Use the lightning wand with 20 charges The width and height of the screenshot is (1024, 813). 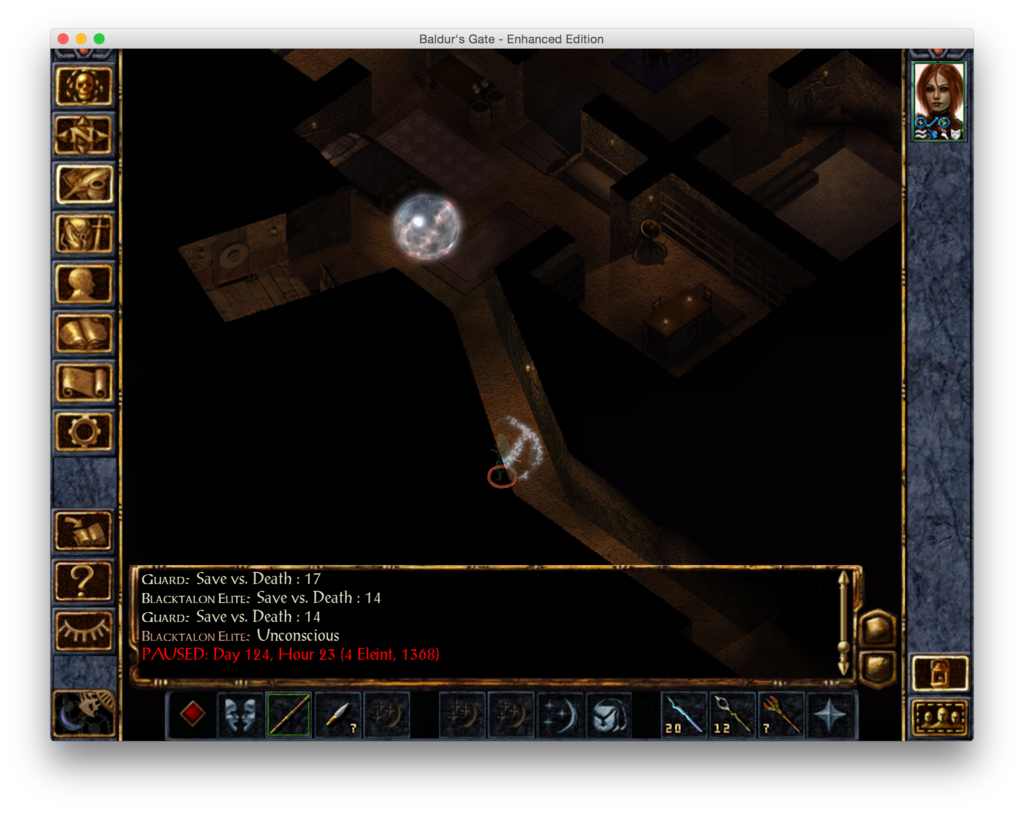[x=684, y=715]
